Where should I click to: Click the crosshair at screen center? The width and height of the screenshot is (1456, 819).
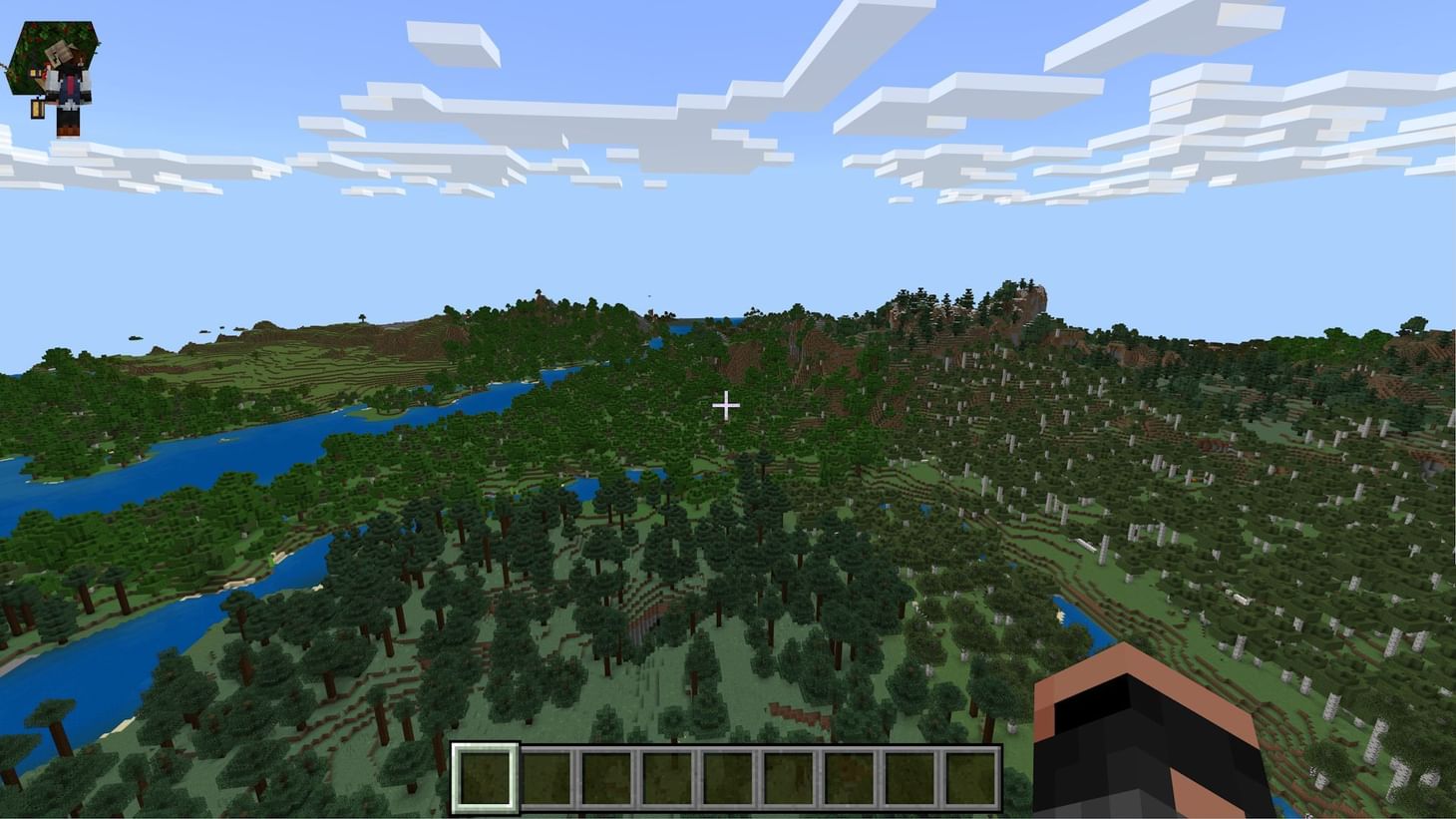pos(727,405)
